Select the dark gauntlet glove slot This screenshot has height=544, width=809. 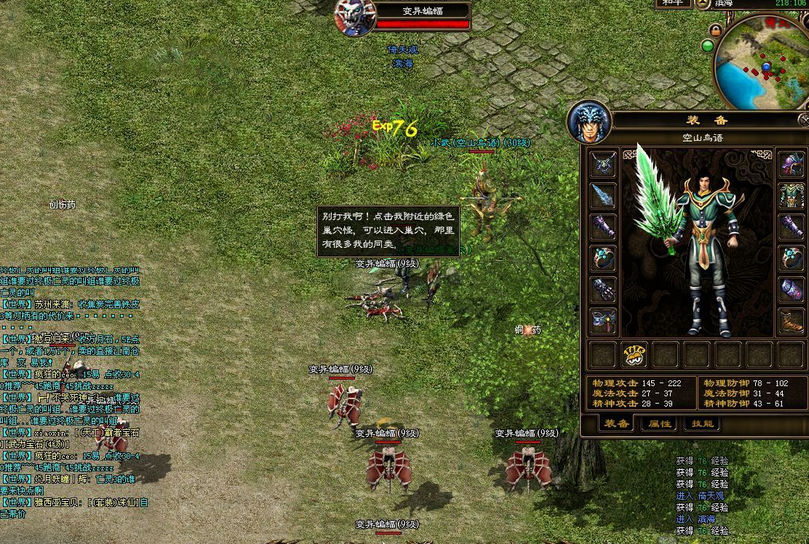click(x=604, y=290)
